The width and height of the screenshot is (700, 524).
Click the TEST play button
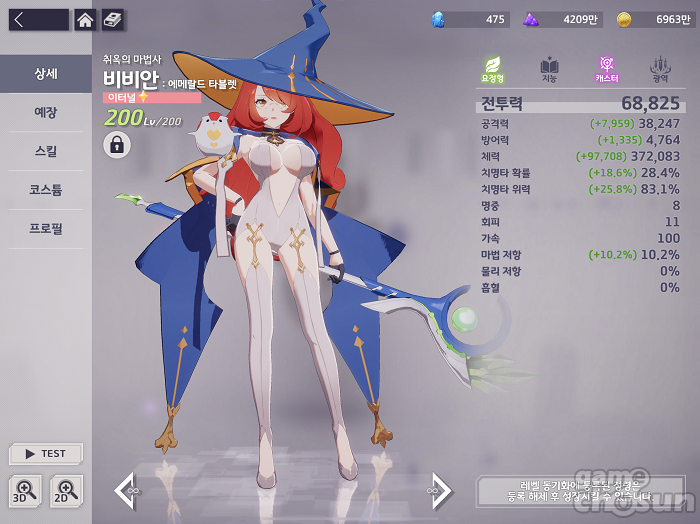pyautogui.click(x=46, y=453)
